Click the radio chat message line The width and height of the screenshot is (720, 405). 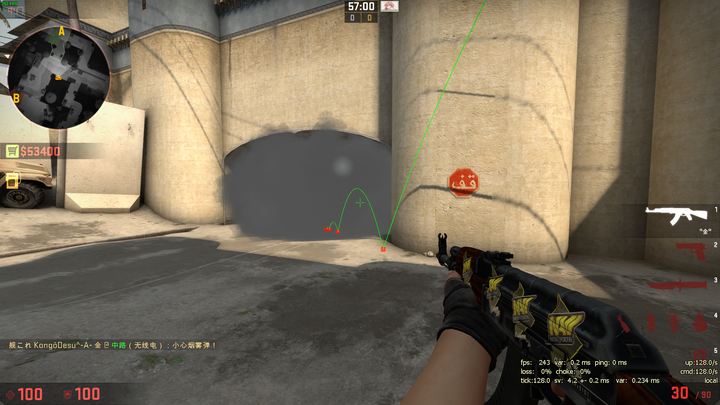[x=112, y=344]
